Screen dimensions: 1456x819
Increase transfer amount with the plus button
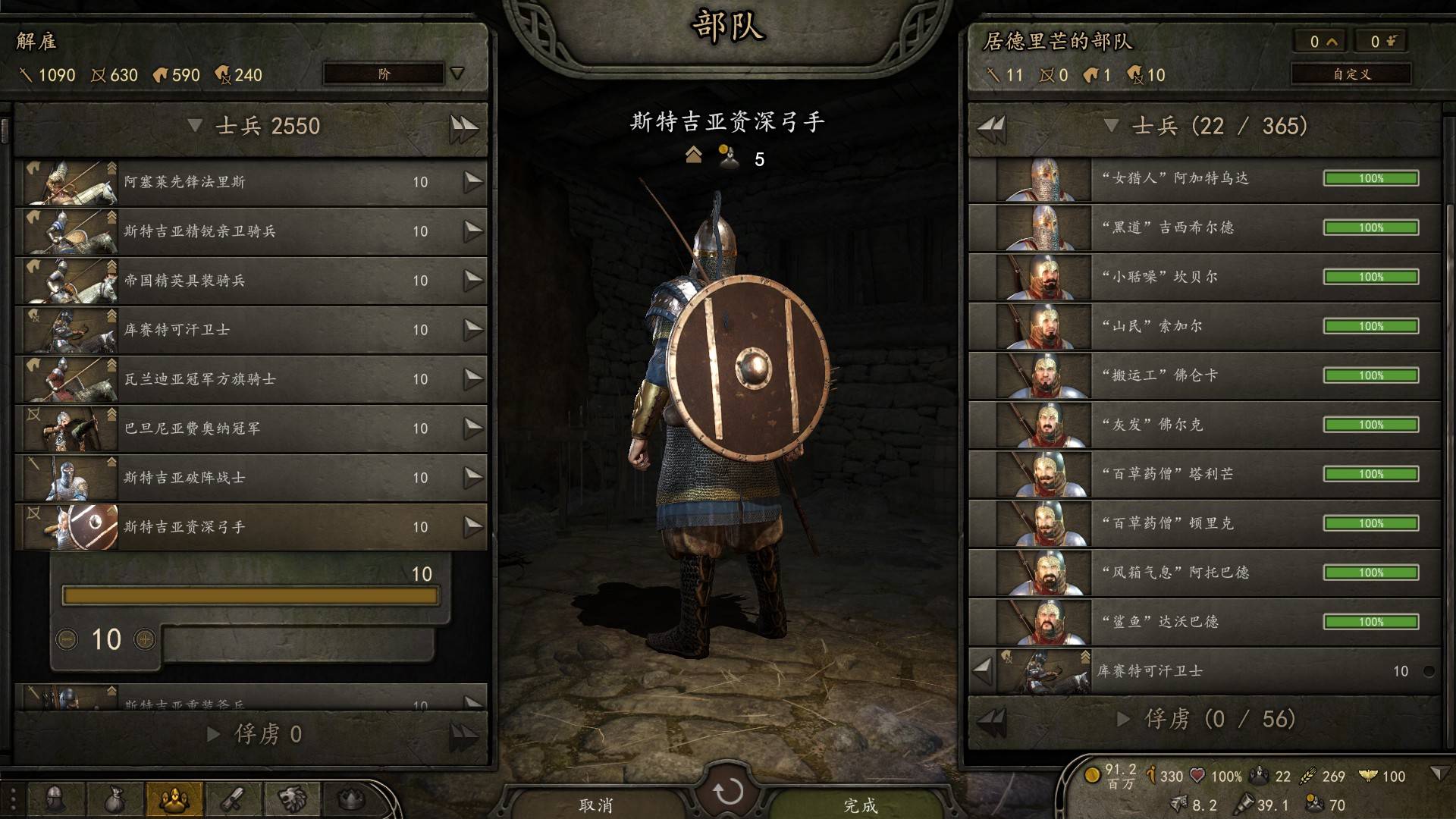[x=144, y=639]
